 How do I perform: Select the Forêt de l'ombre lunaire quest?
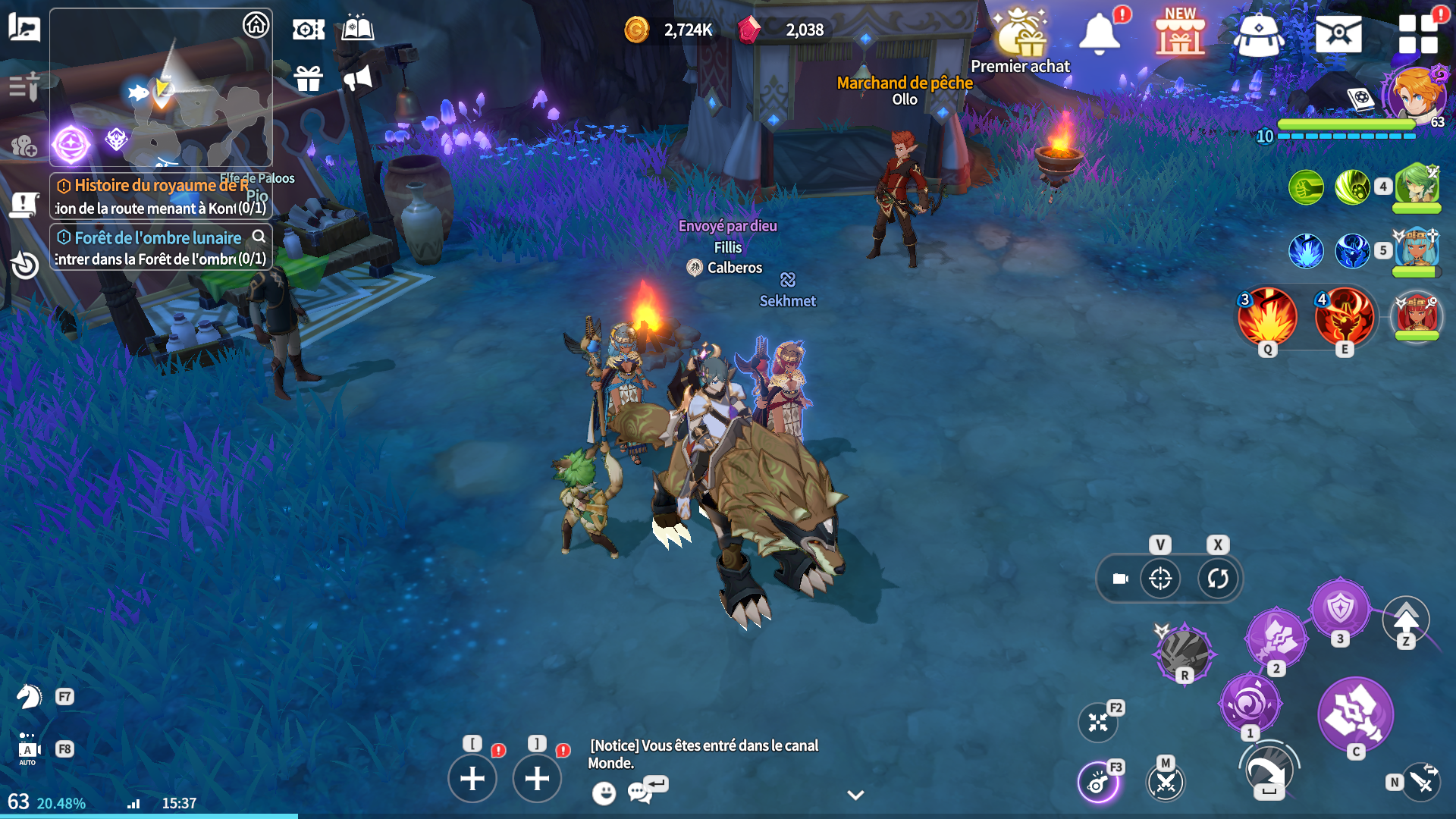(x=161, y=247)
